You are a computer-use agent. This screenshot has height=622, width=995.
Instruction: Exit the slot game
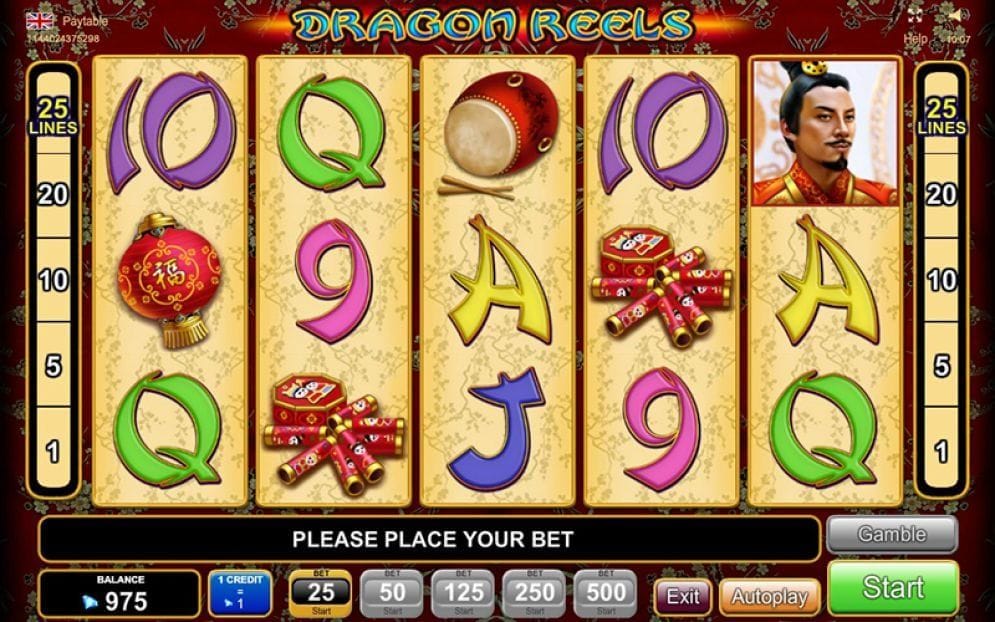click(683, 597)
